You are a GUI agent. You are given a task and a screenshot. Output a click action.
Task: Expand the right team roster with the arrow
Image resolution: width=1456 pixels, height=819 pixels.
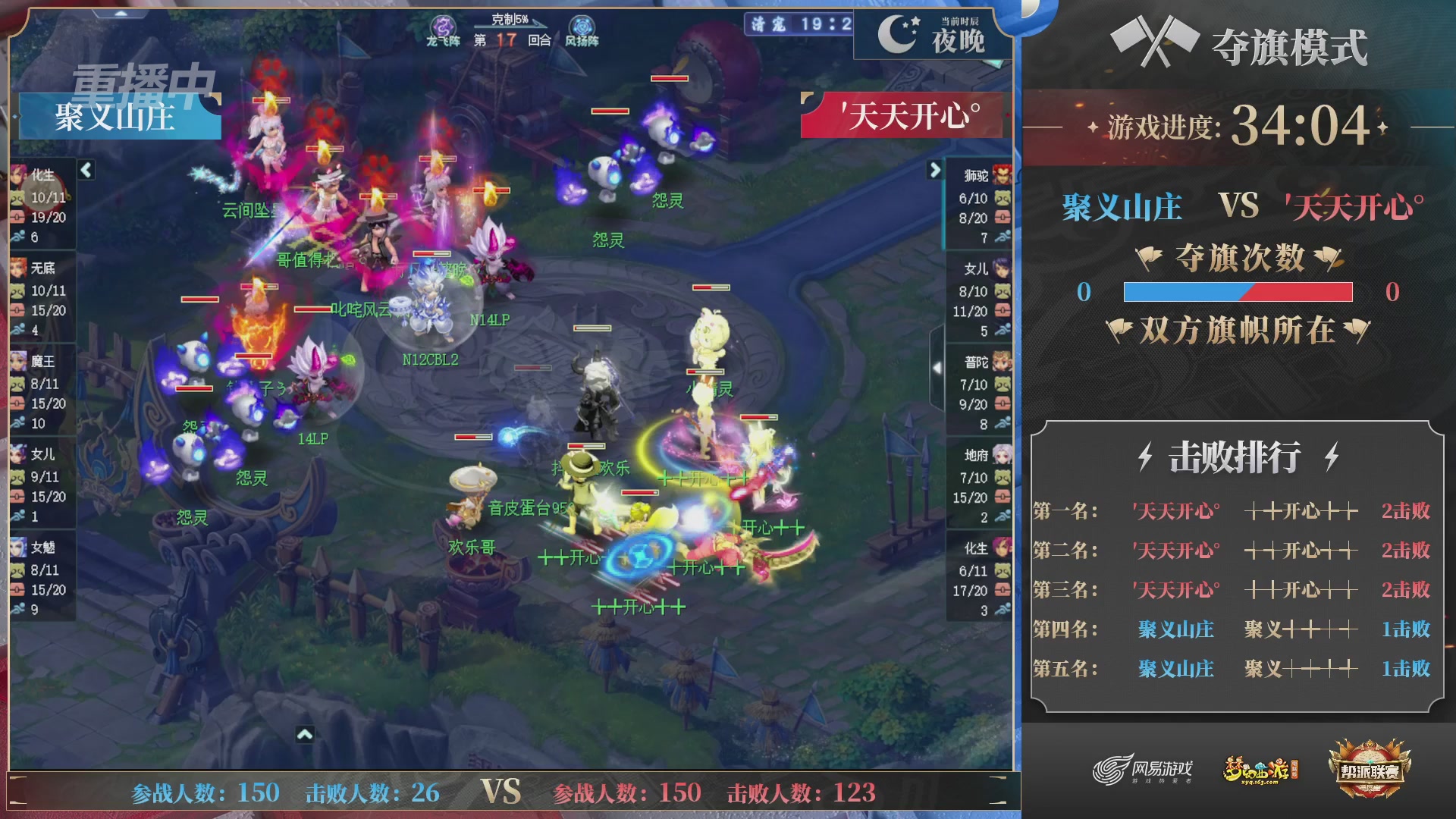(934, 171)
